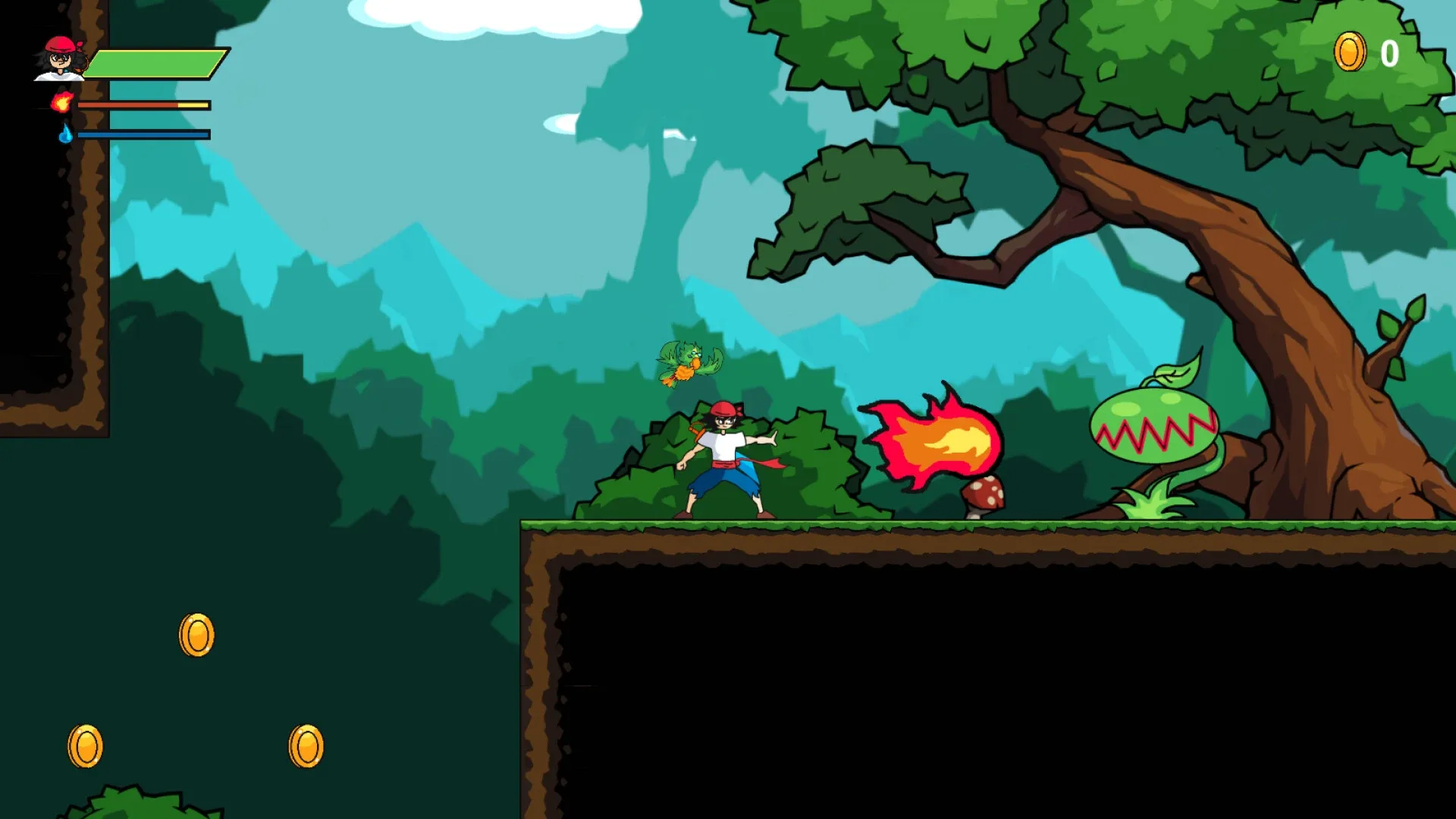
Task: Toggle the green health bar
Action: (x=152, y=64)
